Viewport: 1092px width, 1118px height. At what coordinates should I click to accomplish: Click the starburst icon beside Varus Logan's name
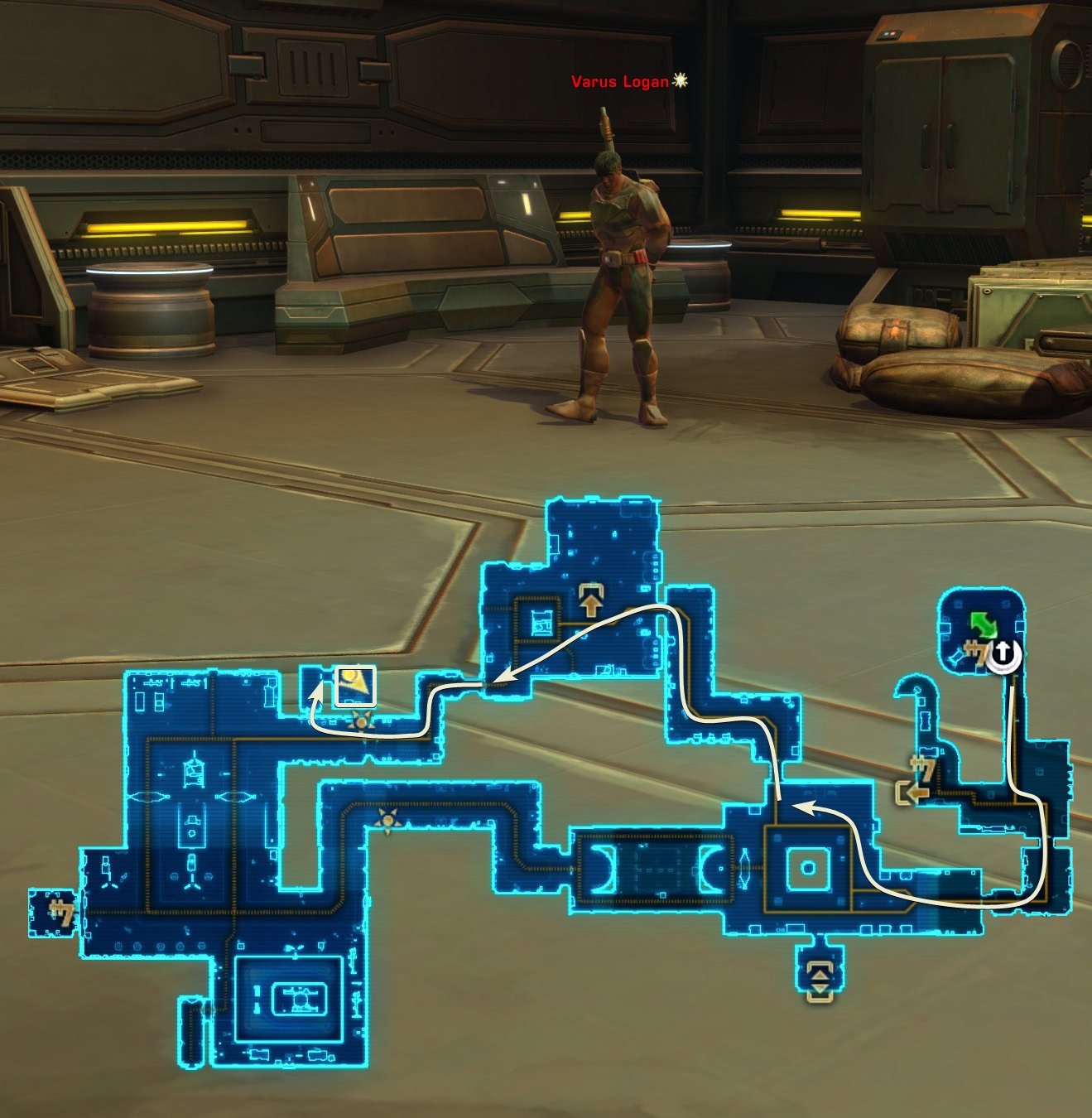click(x=679, y=80)
